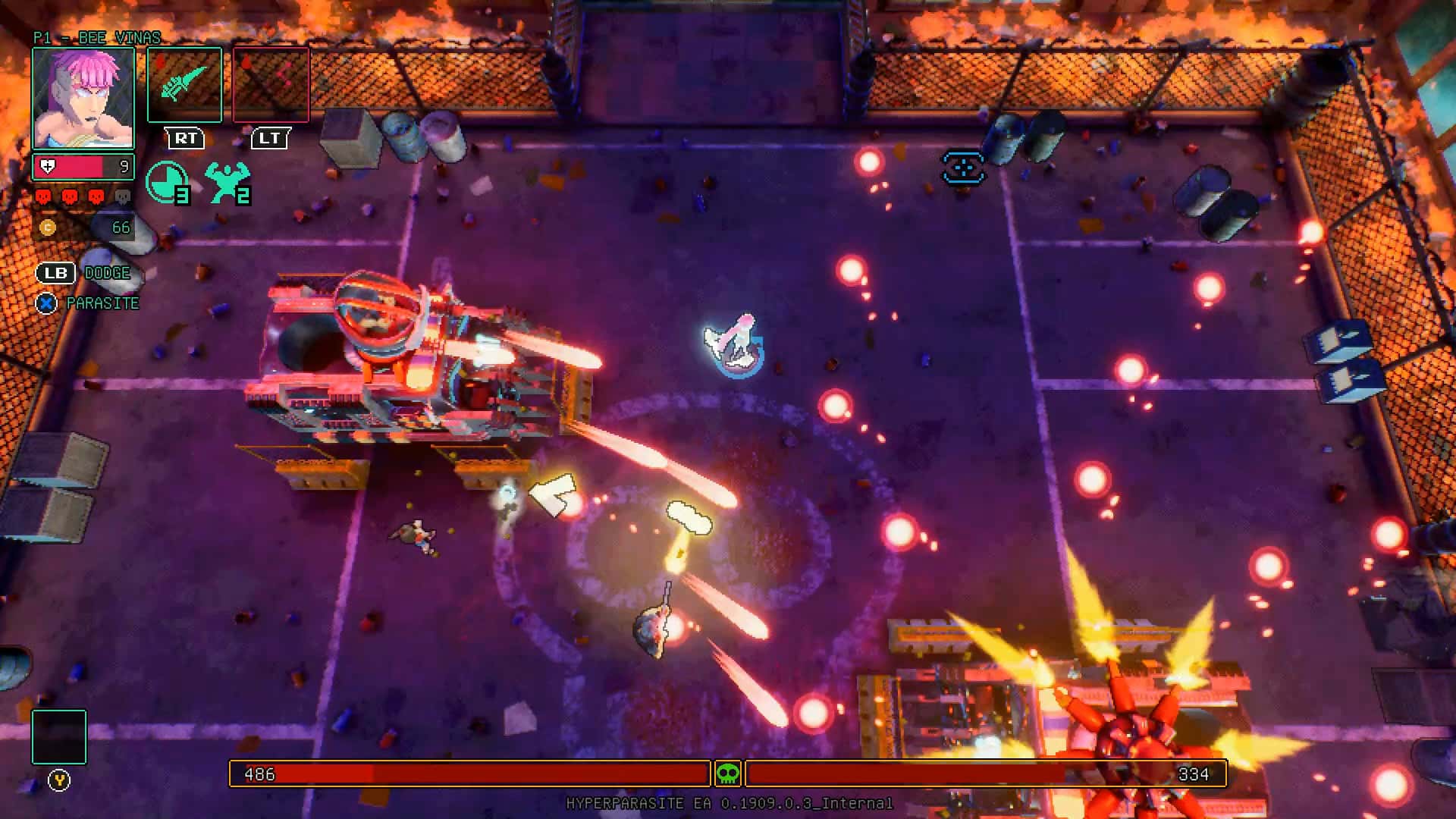Click Bee Vinas' character portrait
This screenshot has width=1456, height=819.
(85, 99)
